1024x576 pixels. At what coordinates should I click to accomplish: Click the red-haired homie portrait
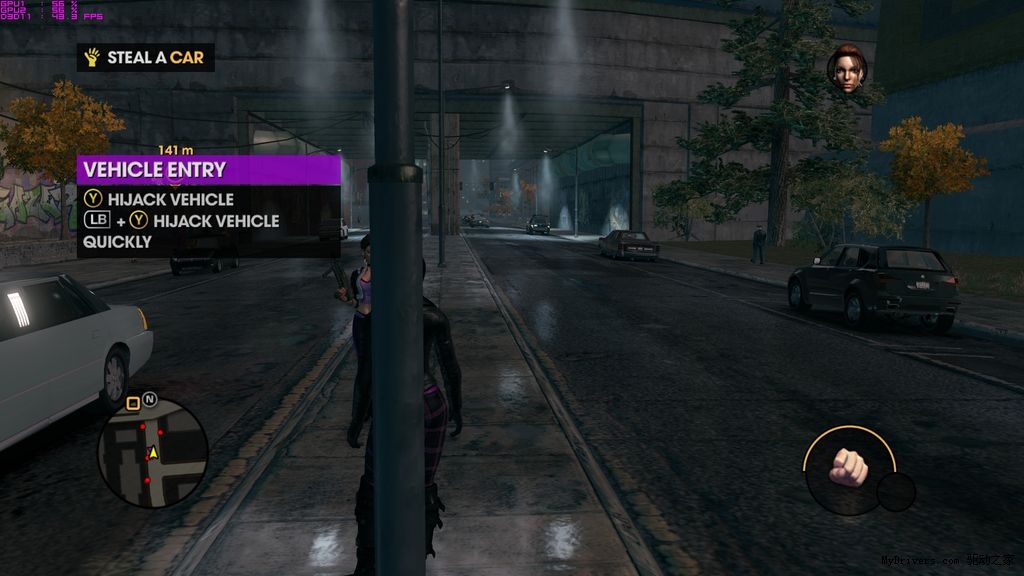[x=846, y=72]
